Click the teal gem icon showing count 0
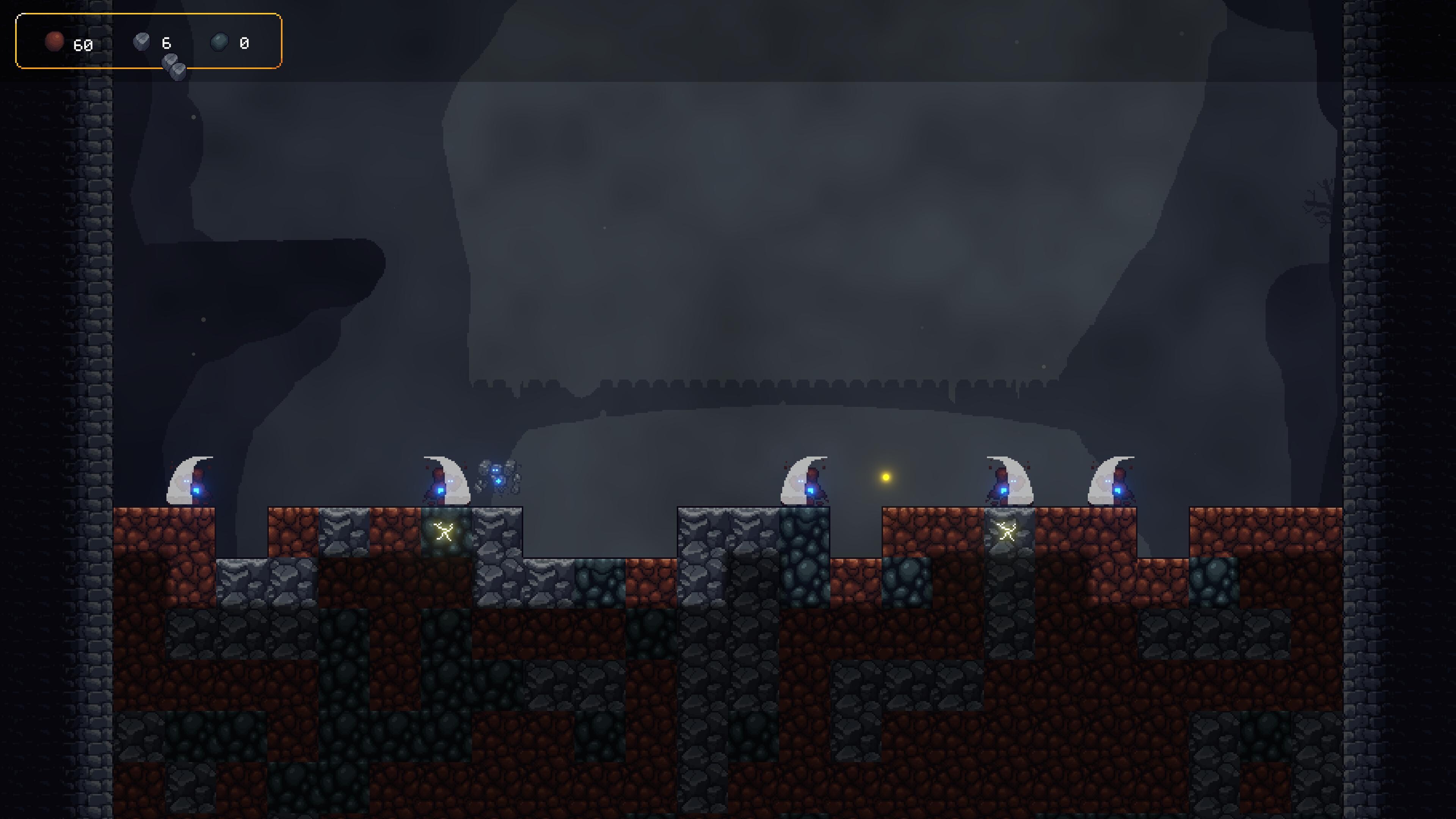1456x819 pixels. click(x=219, y=42)
